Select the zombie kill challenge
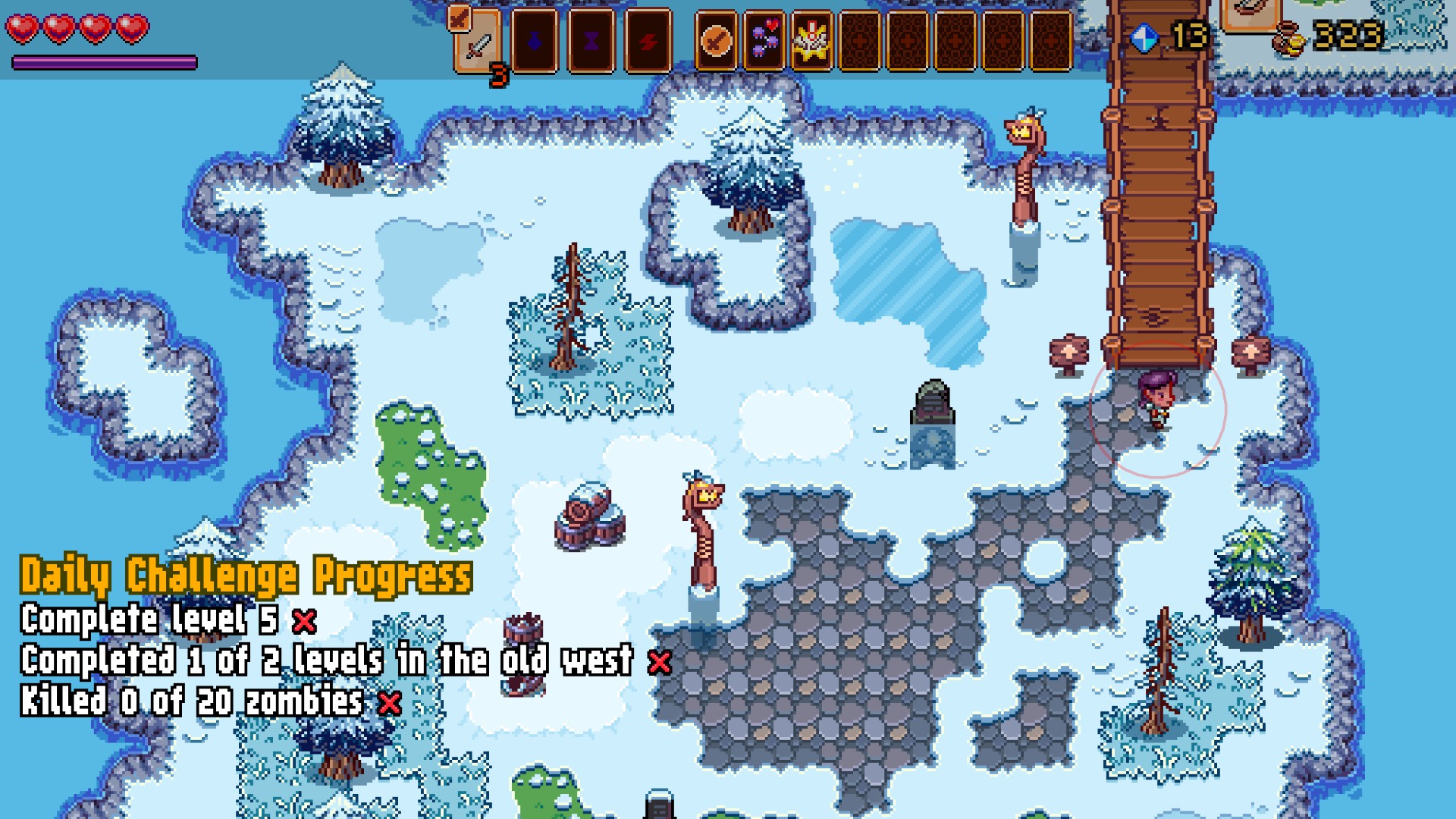The image size is (1456, 819). (x=192, y=701)
